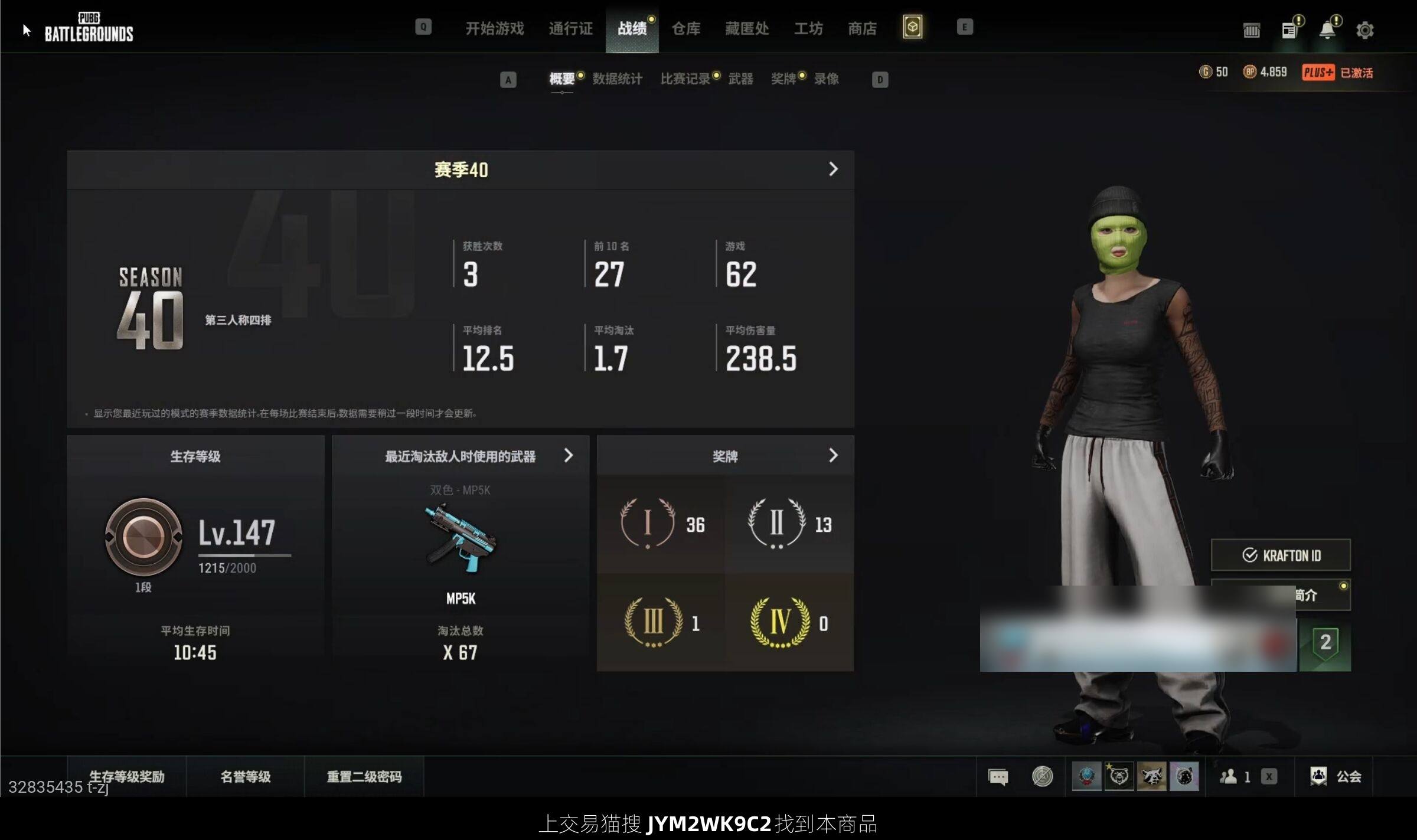Go to the 通行证 pass page

click(570, 28)
